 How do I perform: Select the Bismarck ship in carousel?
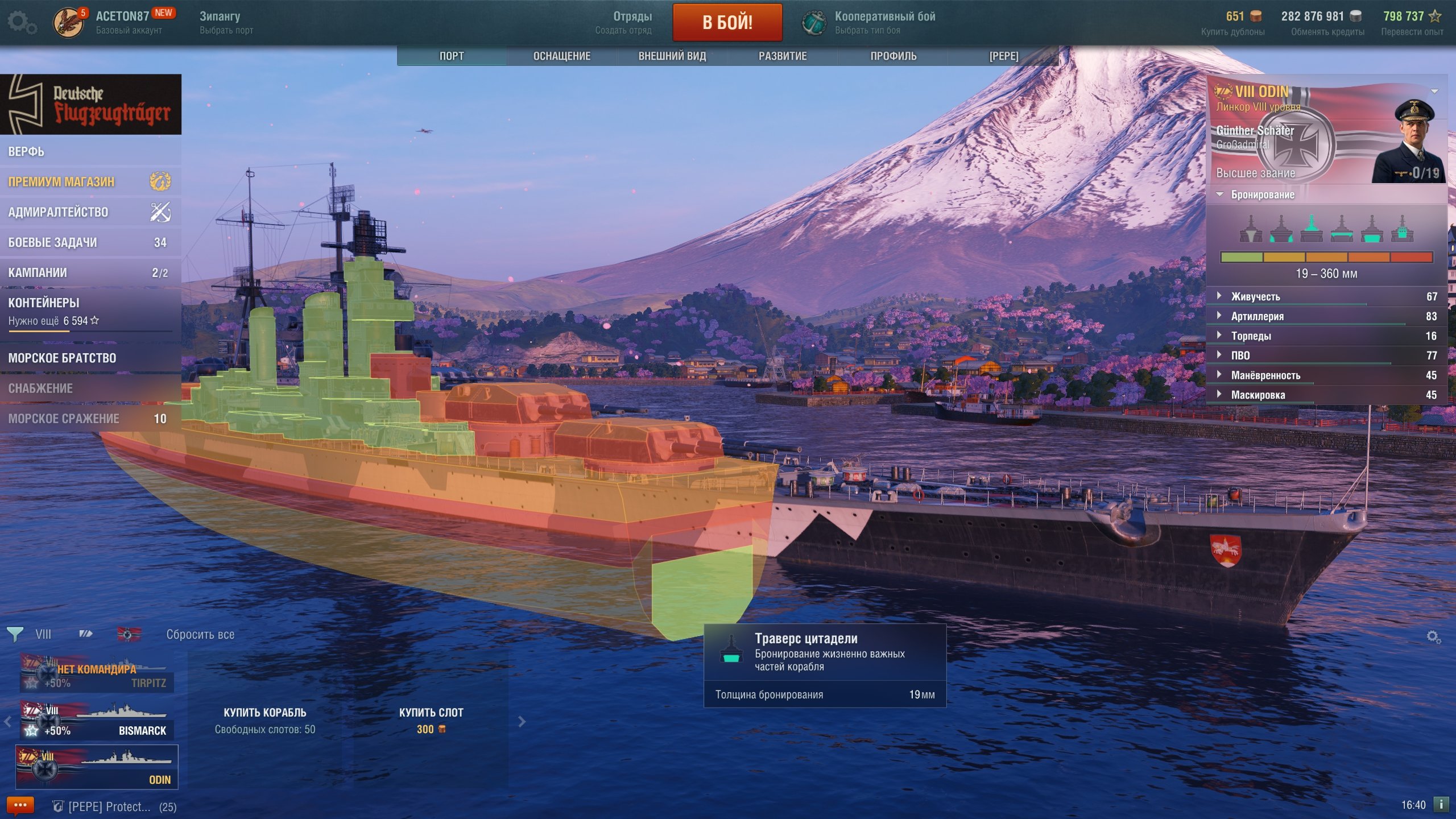[x=97, y=721]
